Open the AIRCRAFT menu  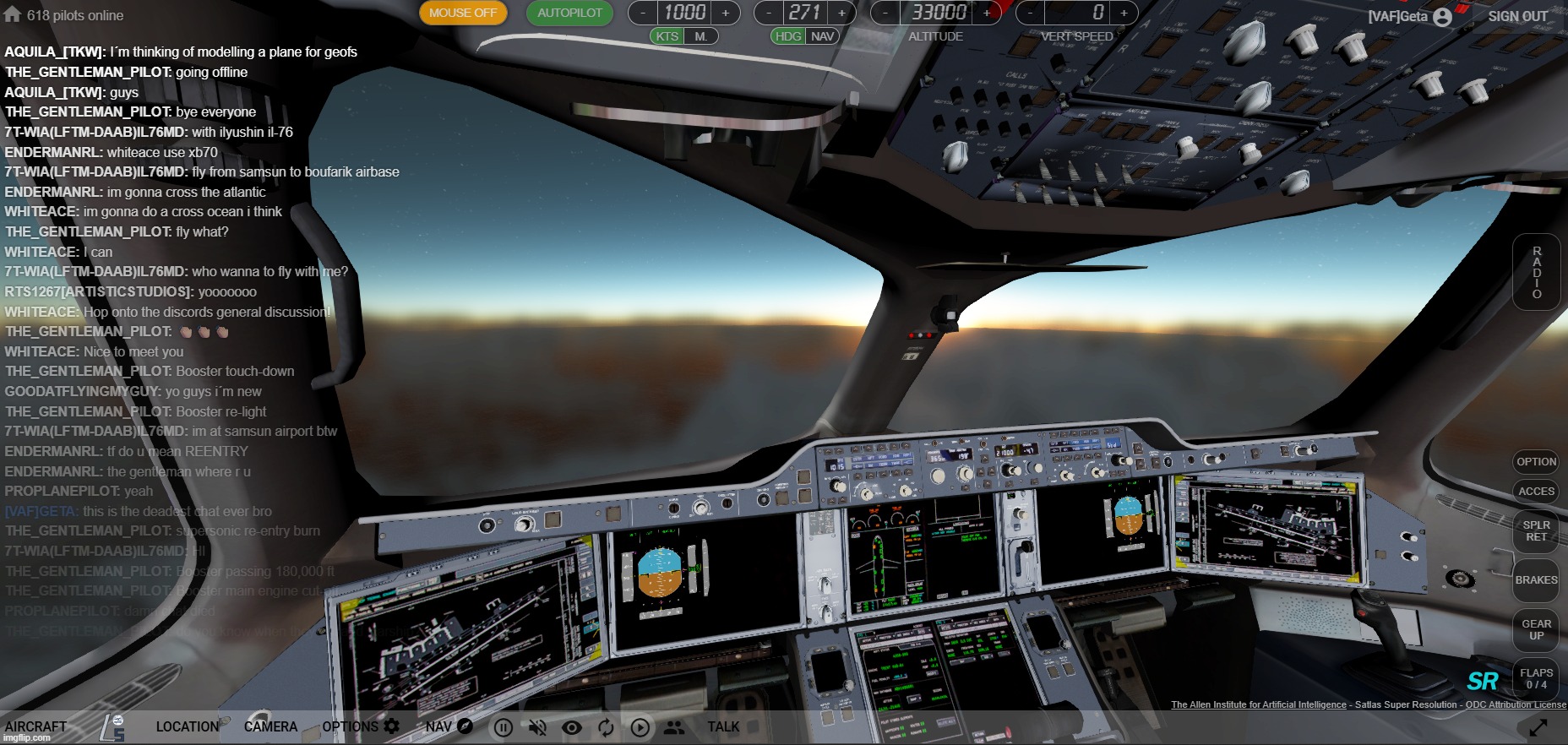click(35, 726)
